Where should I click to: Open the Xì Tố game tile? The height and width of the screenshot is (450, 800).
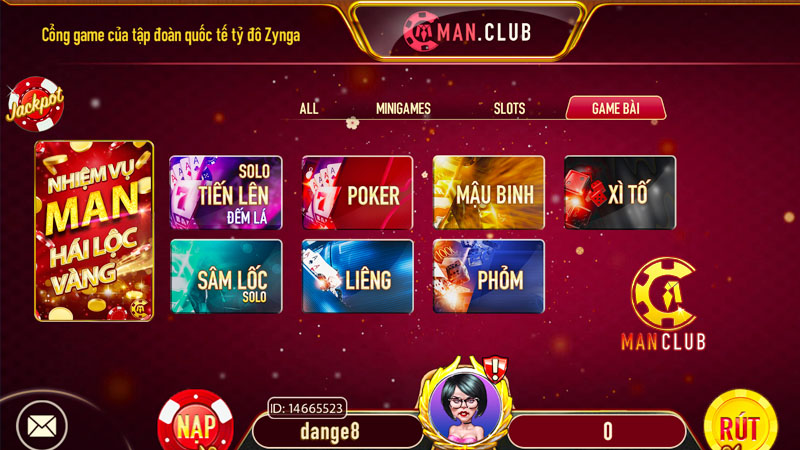click(619, 193)
